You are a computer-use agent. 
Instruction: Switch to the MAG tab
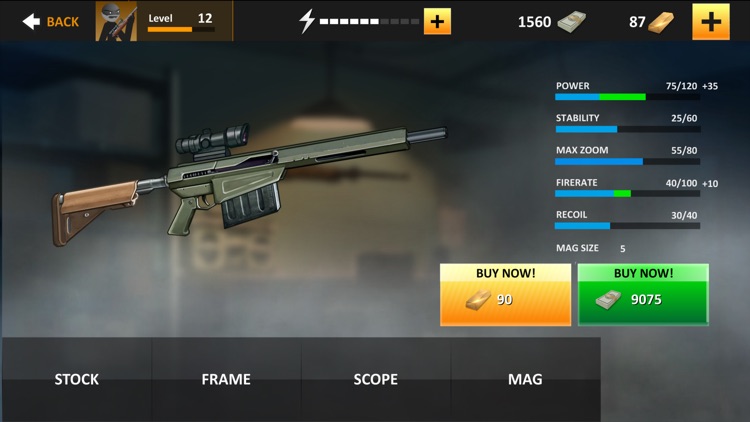pos(525,379)
